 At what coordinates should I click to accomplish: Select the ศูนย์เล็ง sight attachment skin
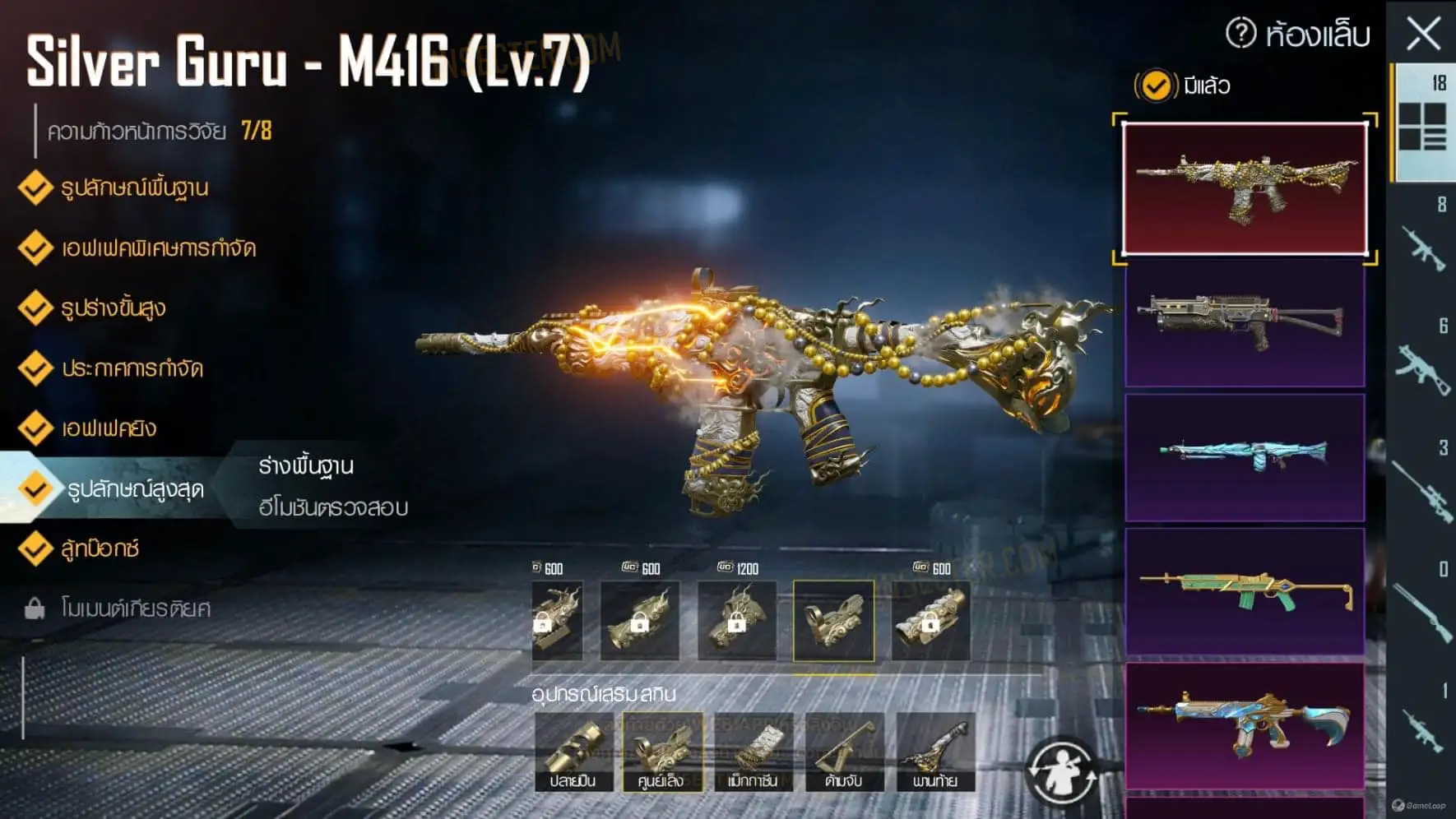(662, 752)
